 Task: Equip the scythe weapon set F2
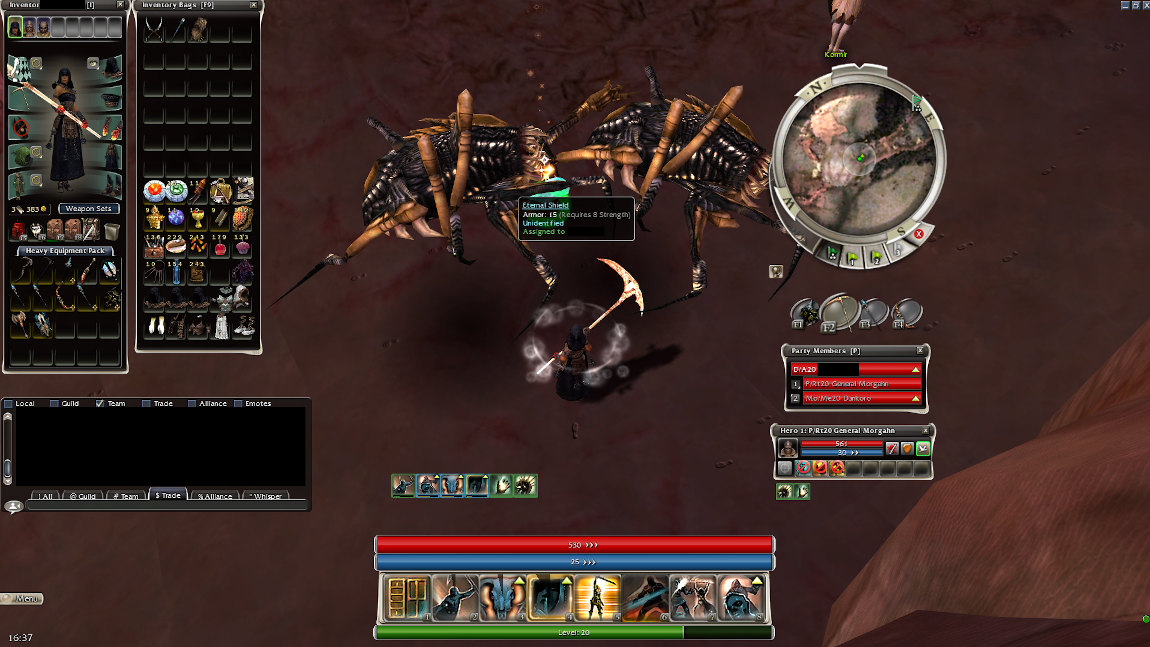[838, 312]
